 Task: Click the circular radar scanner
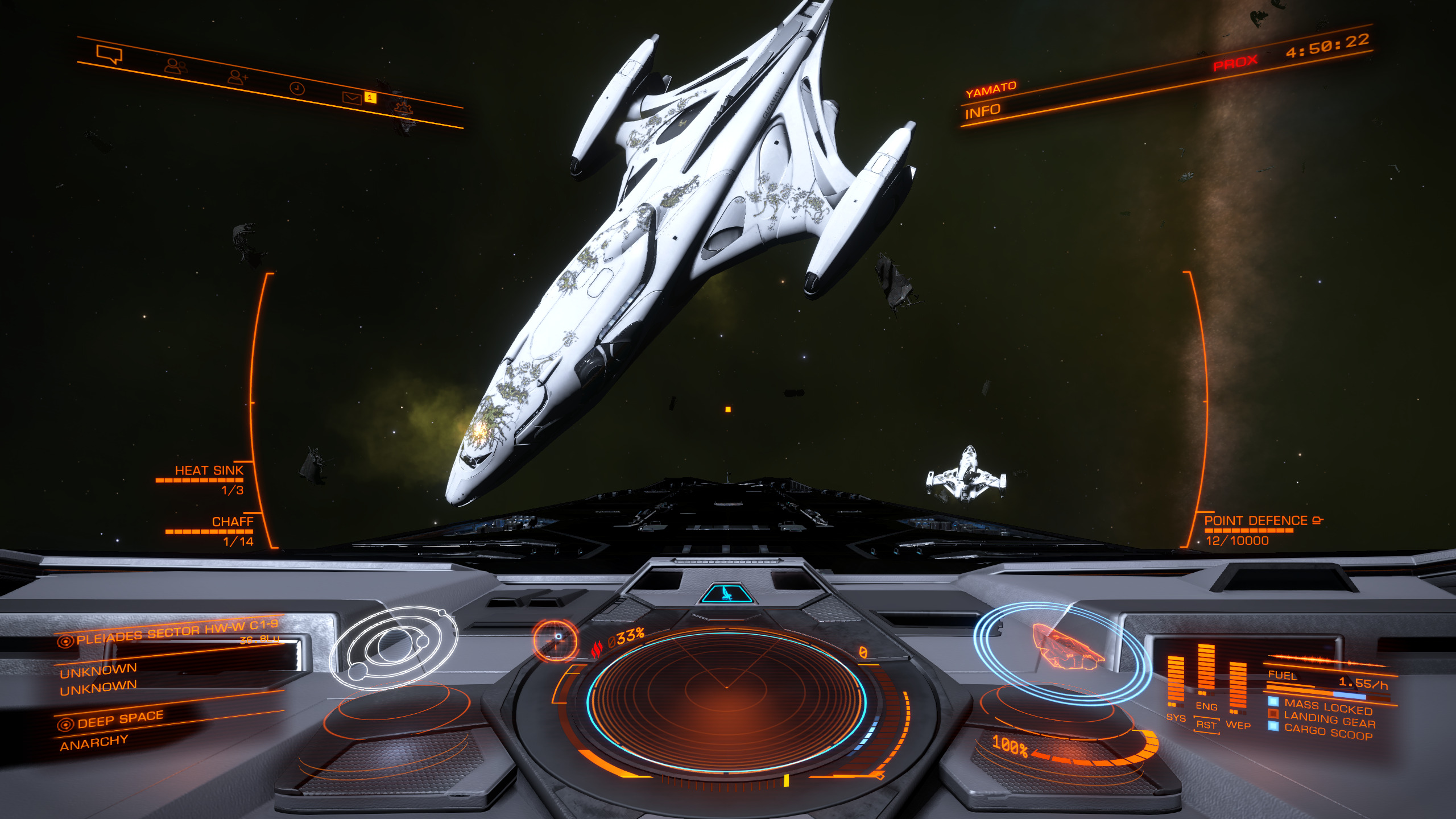(x=726, y=688)
